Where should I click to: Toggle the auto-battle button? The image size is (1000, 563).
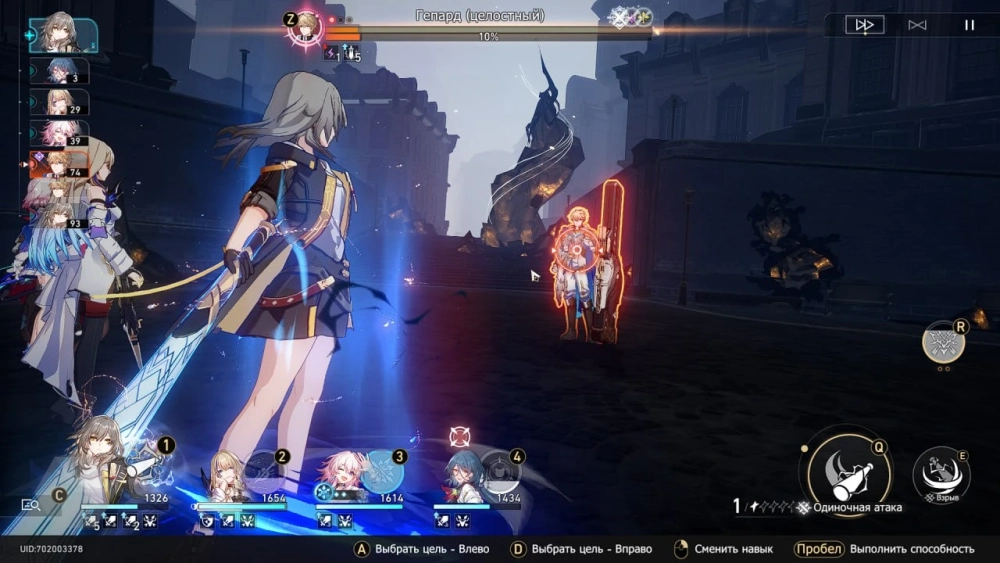[x=917, y=25]
